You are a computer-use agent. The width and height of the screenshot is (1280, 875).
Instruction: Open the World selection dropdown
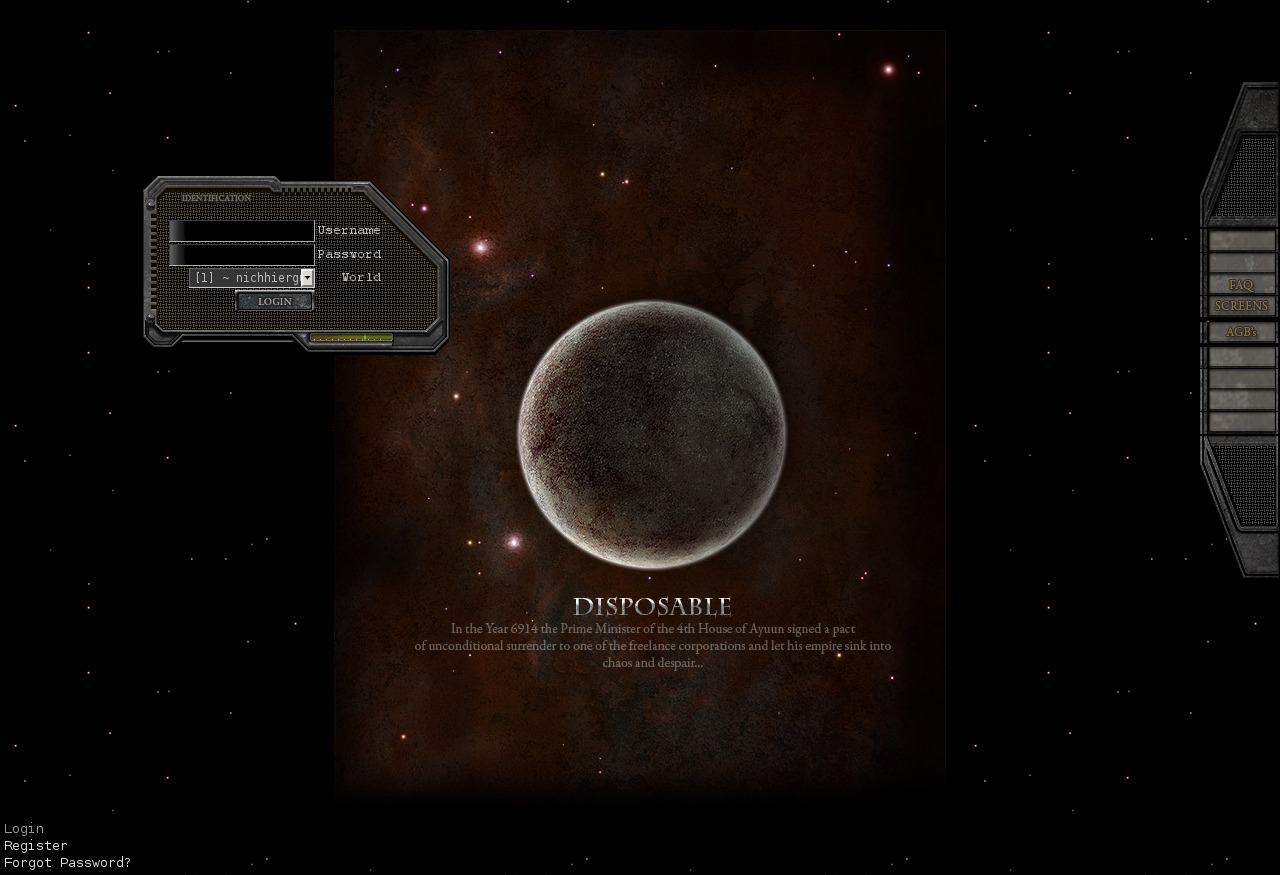pos(252,278)
